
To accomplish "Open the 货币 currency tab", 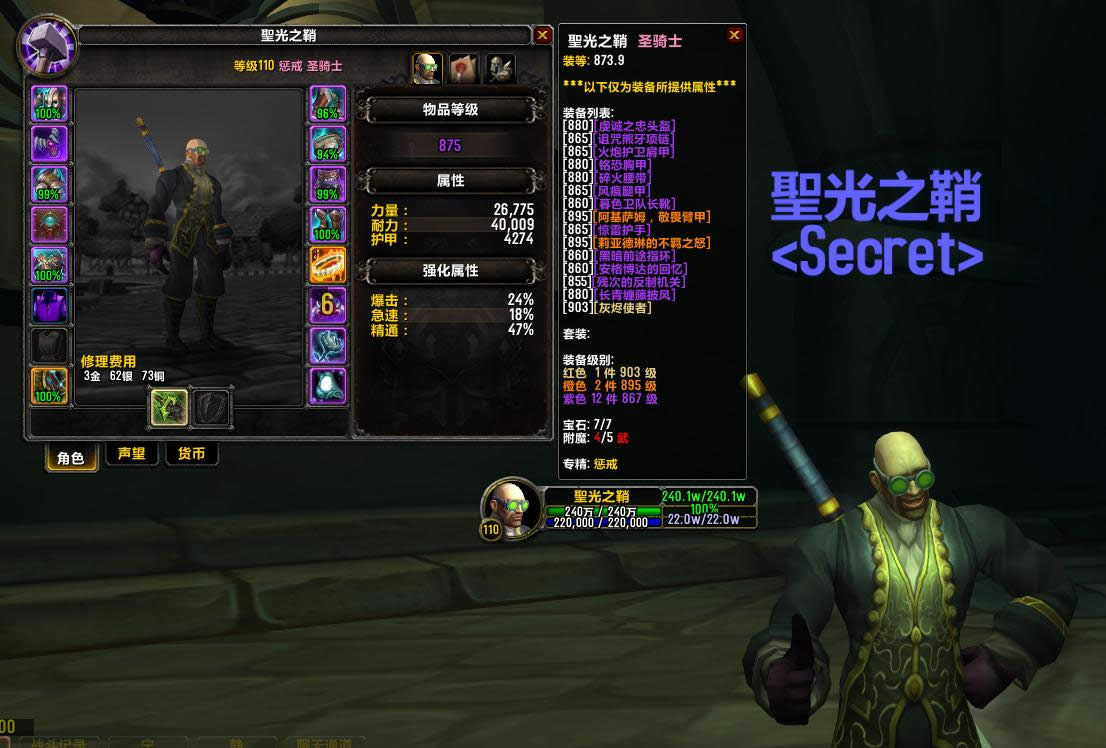I will 191,454.
